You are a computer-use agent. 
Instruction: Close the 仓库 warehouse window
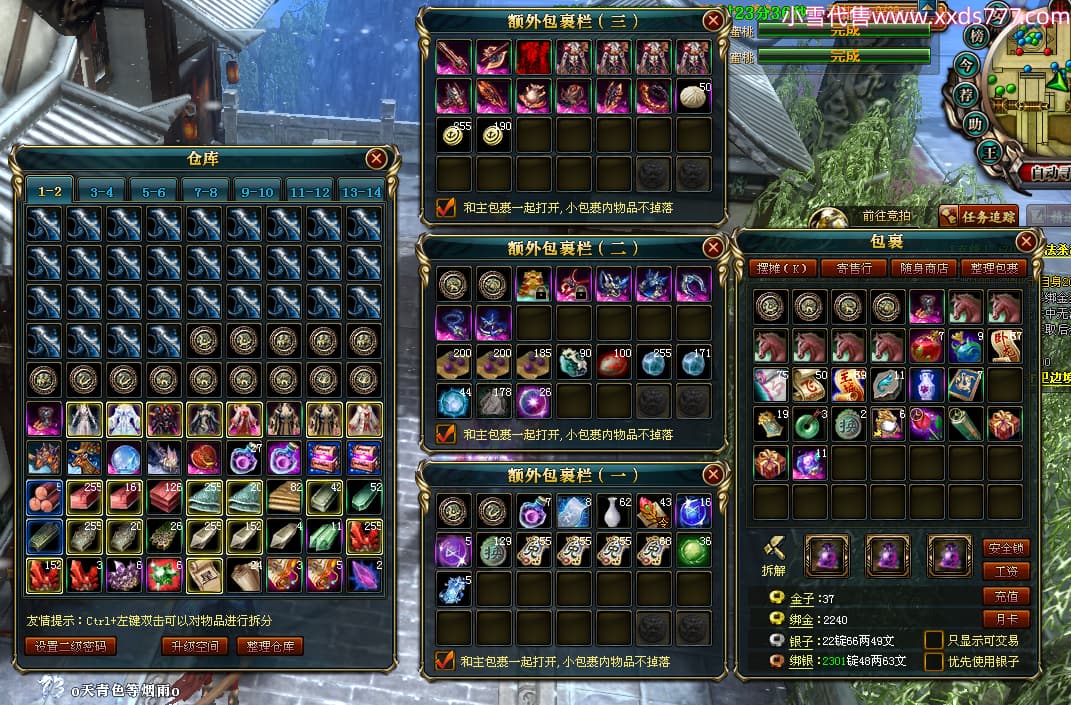[x=376, y=158]
